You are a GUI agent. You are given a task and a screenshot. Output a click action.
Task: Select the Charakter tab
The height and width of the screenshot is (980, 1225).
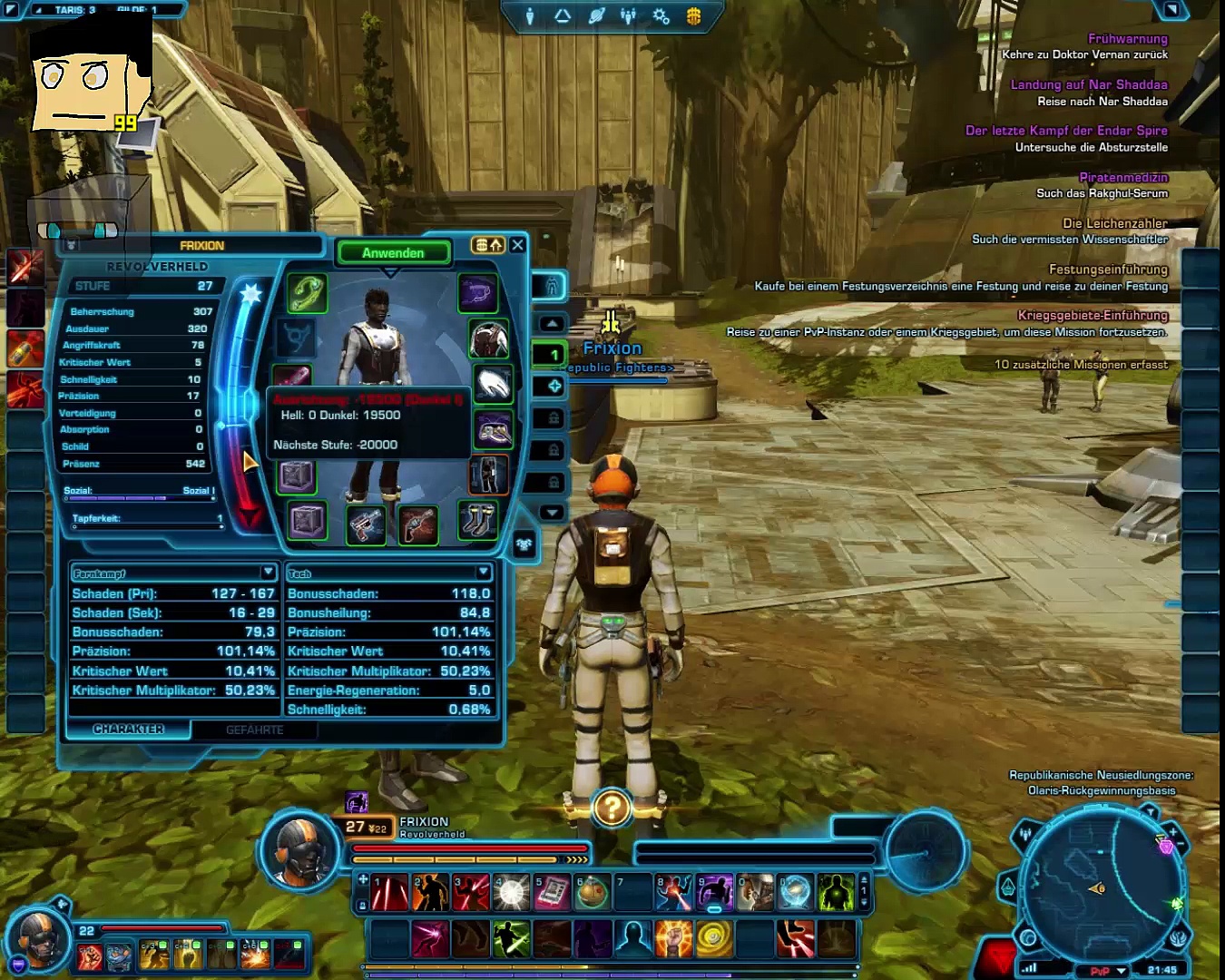click(x=128, y=729)
